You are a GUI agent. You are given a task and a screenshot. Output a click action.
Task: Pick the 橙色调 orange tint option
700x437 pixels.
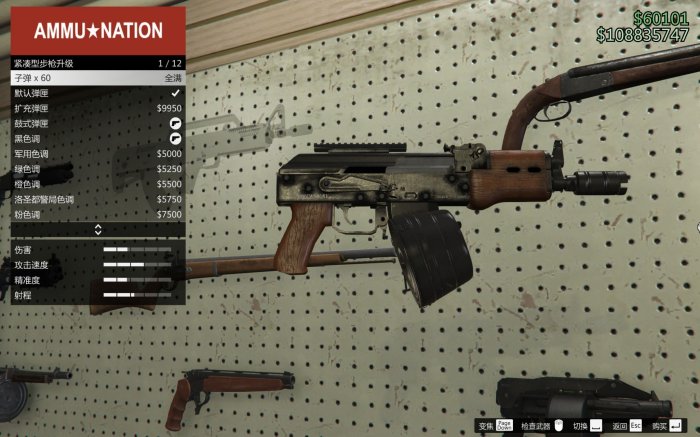(x=97, y=184)
